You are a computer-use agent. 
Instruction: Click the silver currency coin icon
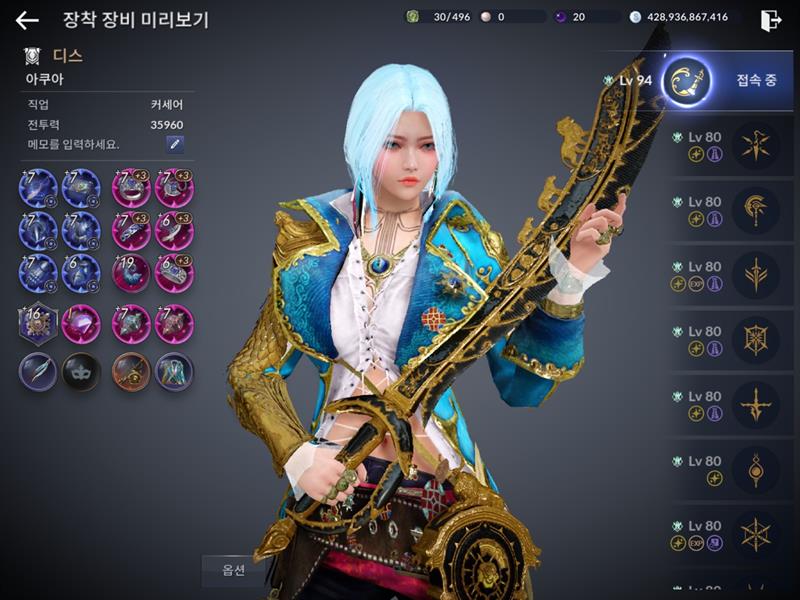pyautogui.click(x=636, y=17)
